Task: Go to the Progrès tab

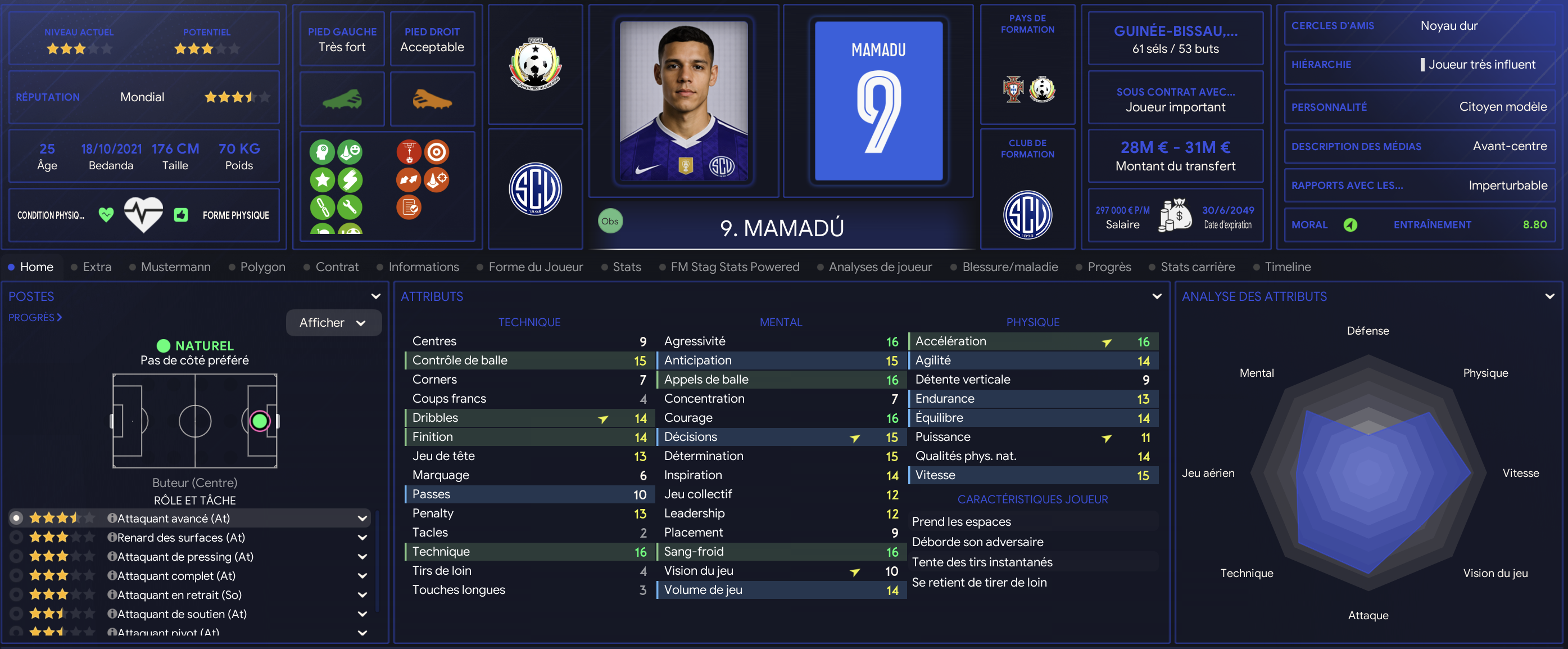Action: click(1109, 267)
